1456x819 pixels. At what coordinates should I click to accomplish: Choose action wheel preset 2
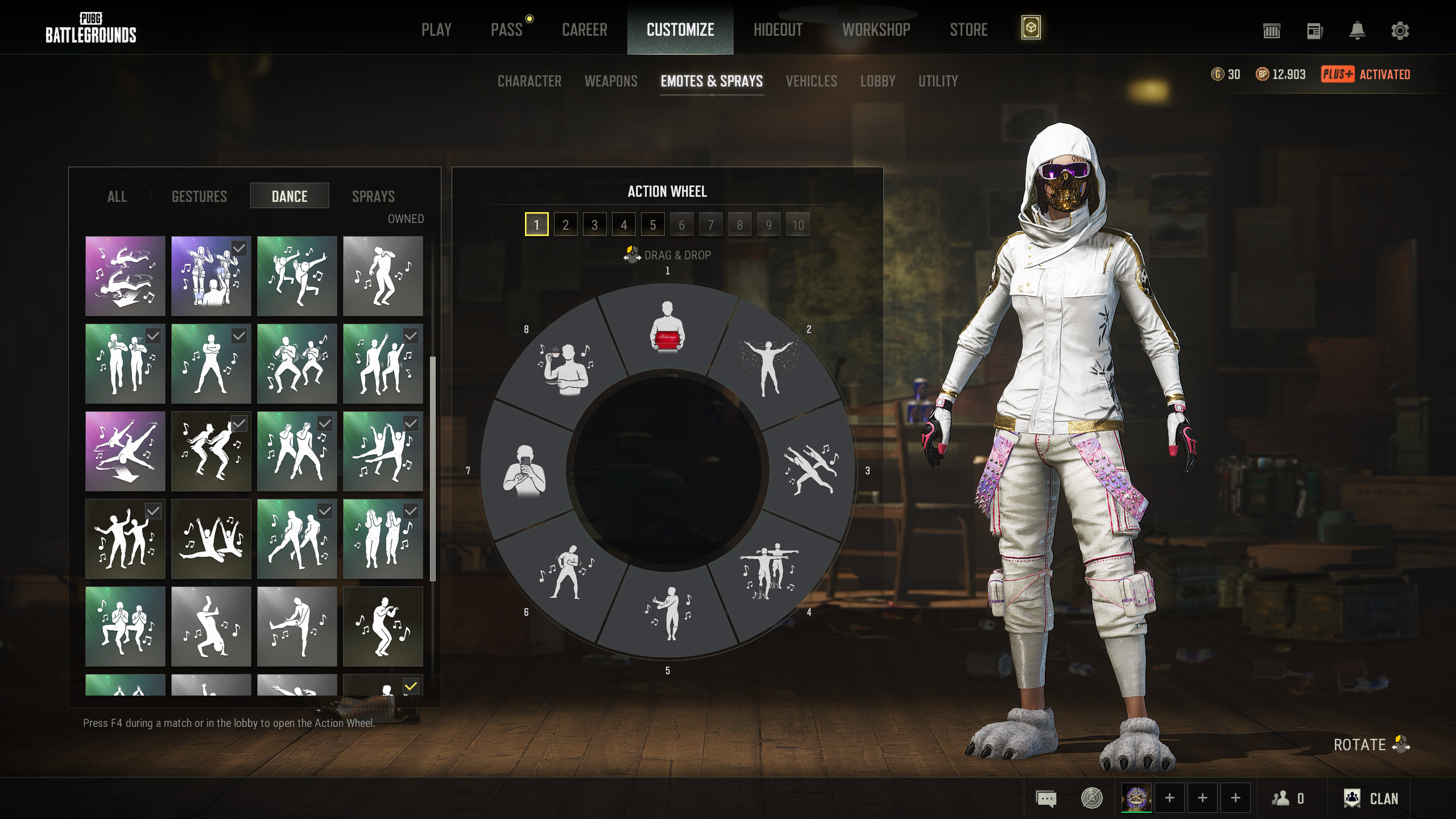[565, 225]
